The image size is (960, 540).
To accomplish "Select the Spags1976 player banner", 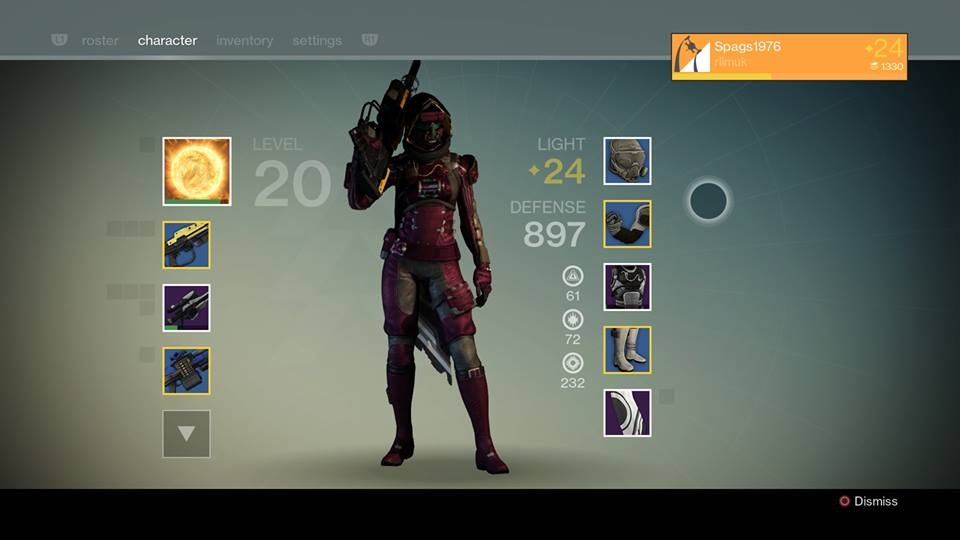I will (789, 56).
